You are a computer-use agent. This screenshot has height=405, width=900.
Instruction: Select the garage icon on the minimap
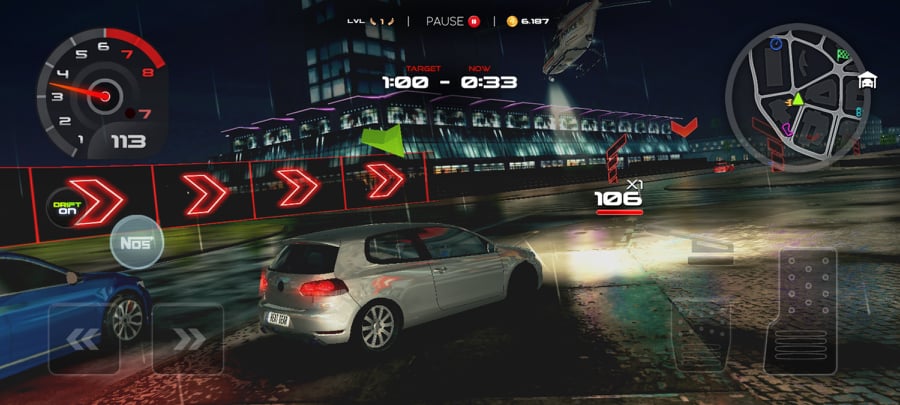(x=867, y=82)
